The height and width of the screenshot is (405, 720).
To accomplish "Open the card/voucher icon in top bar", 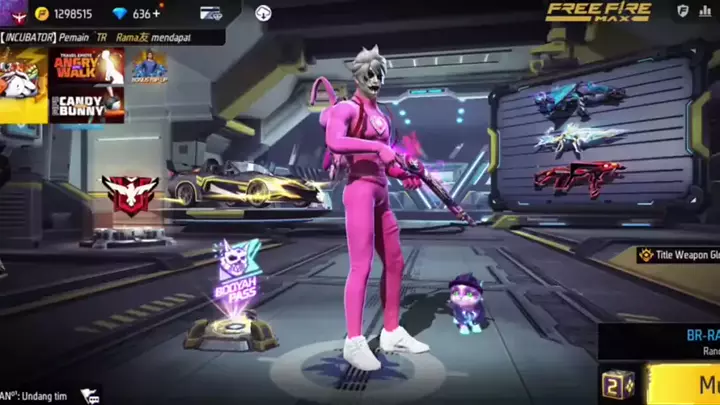I will point(211,14).
